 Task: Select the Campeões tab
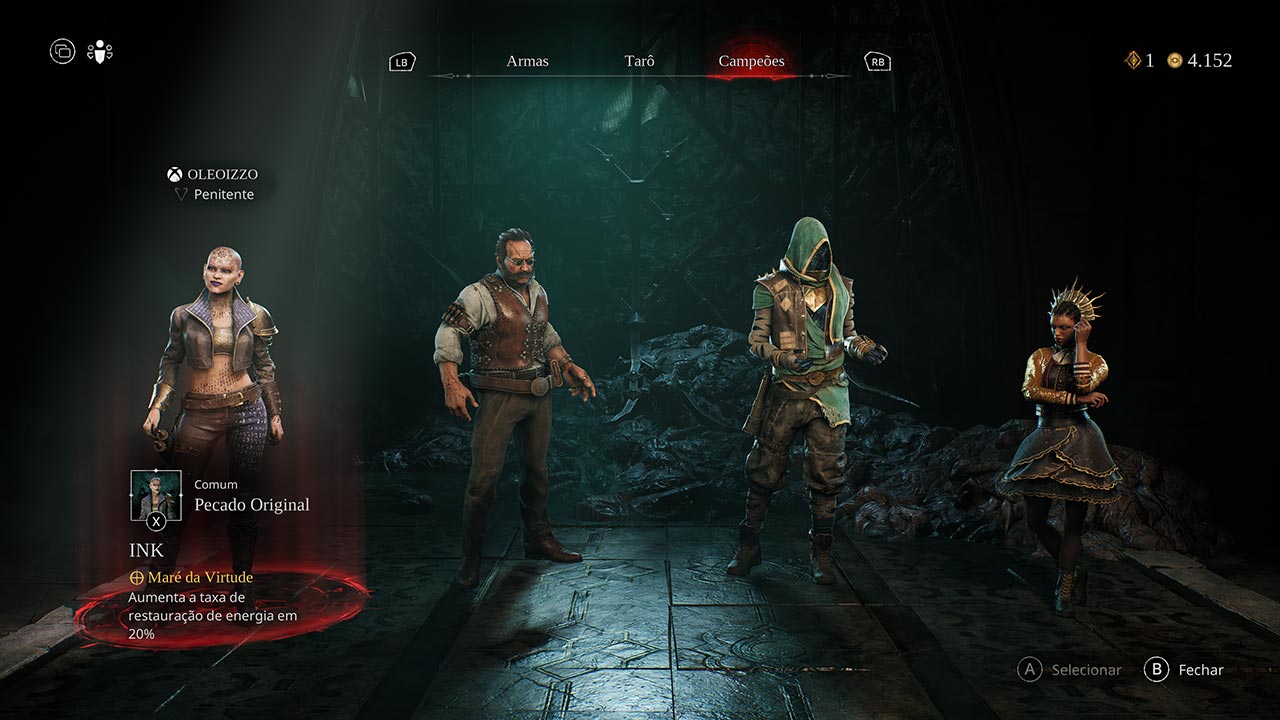tap(751, 61)
